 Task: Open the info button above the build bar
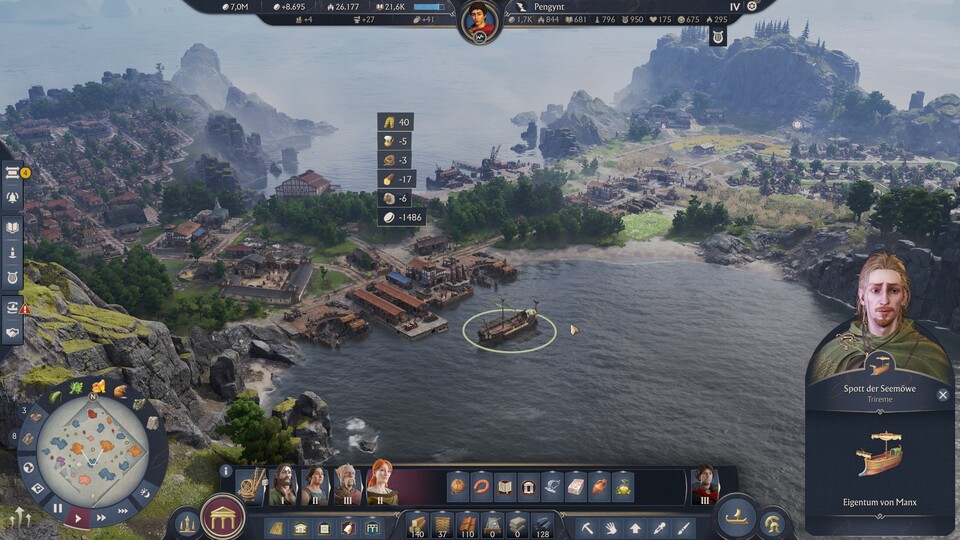click(226, 471)
